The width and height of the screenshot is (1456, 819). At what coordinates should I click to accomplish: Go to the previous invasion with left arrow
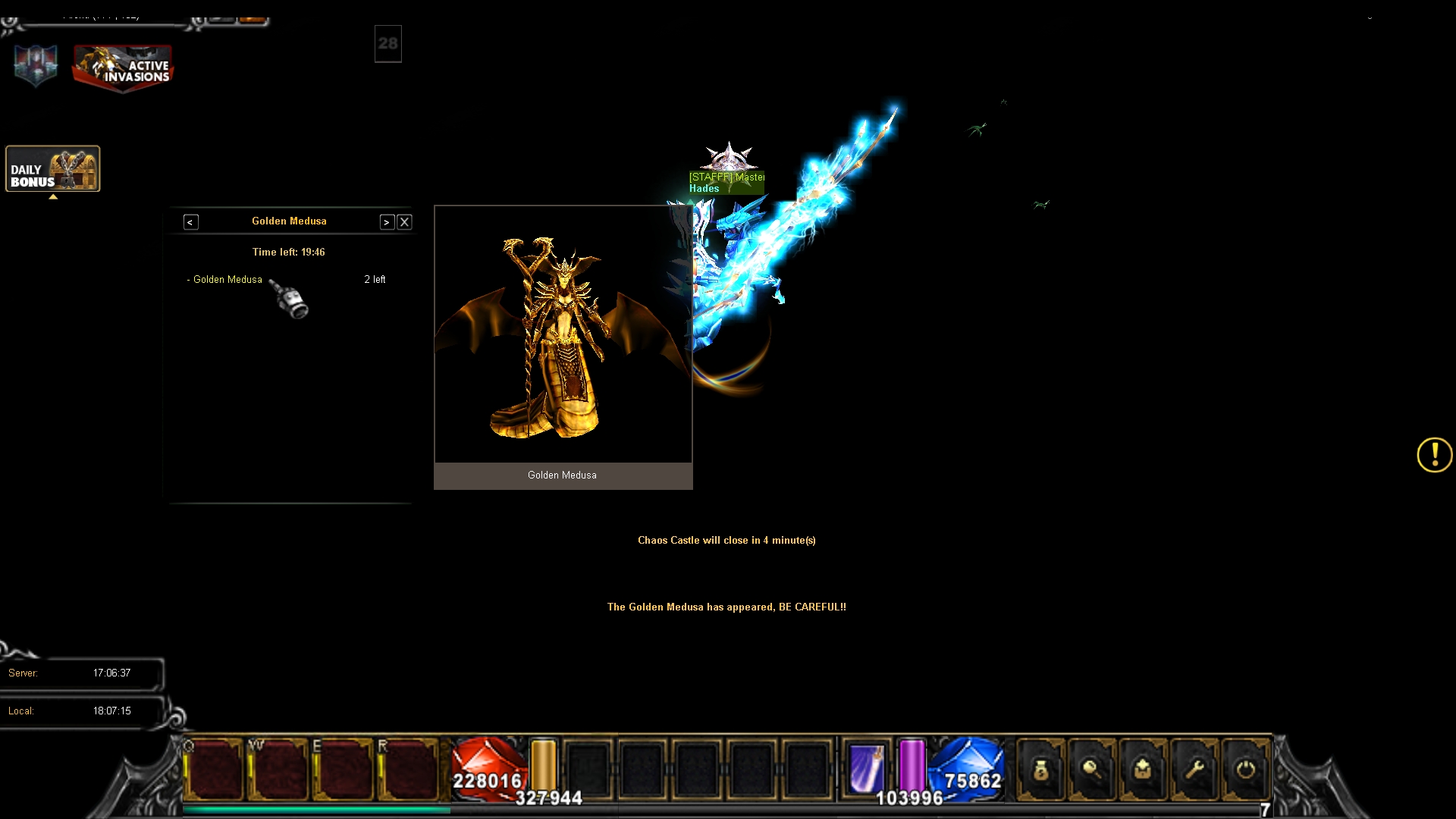point(190,222)
